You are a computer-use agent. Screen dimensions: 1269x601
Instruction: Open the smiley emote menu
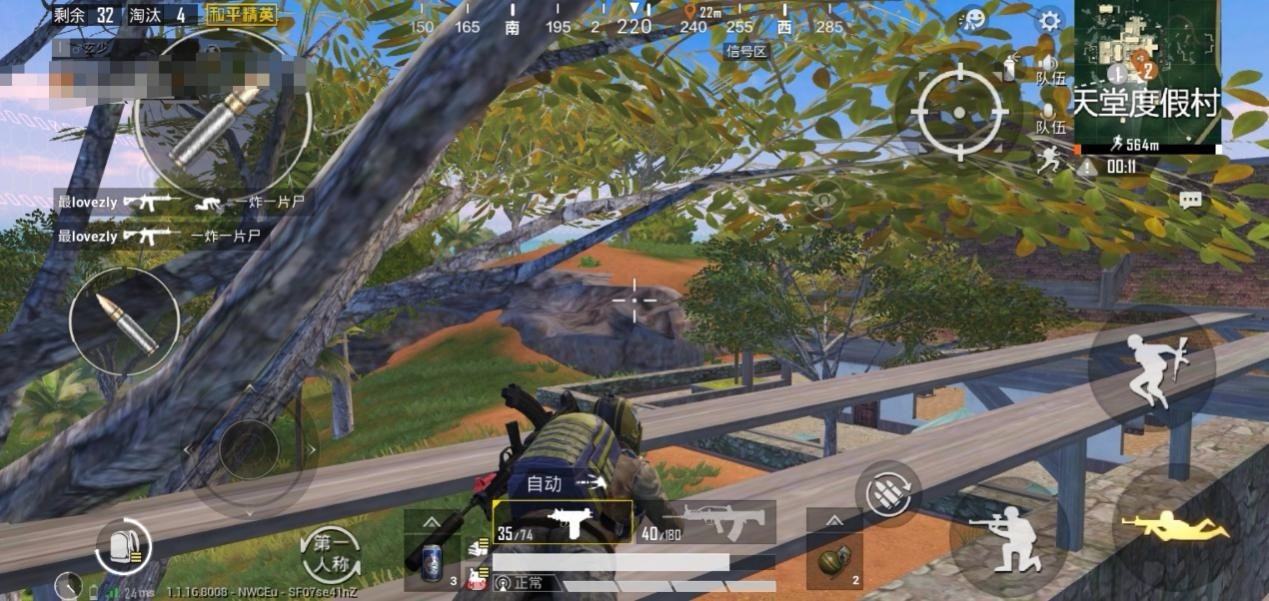click(x=972, y=19)
